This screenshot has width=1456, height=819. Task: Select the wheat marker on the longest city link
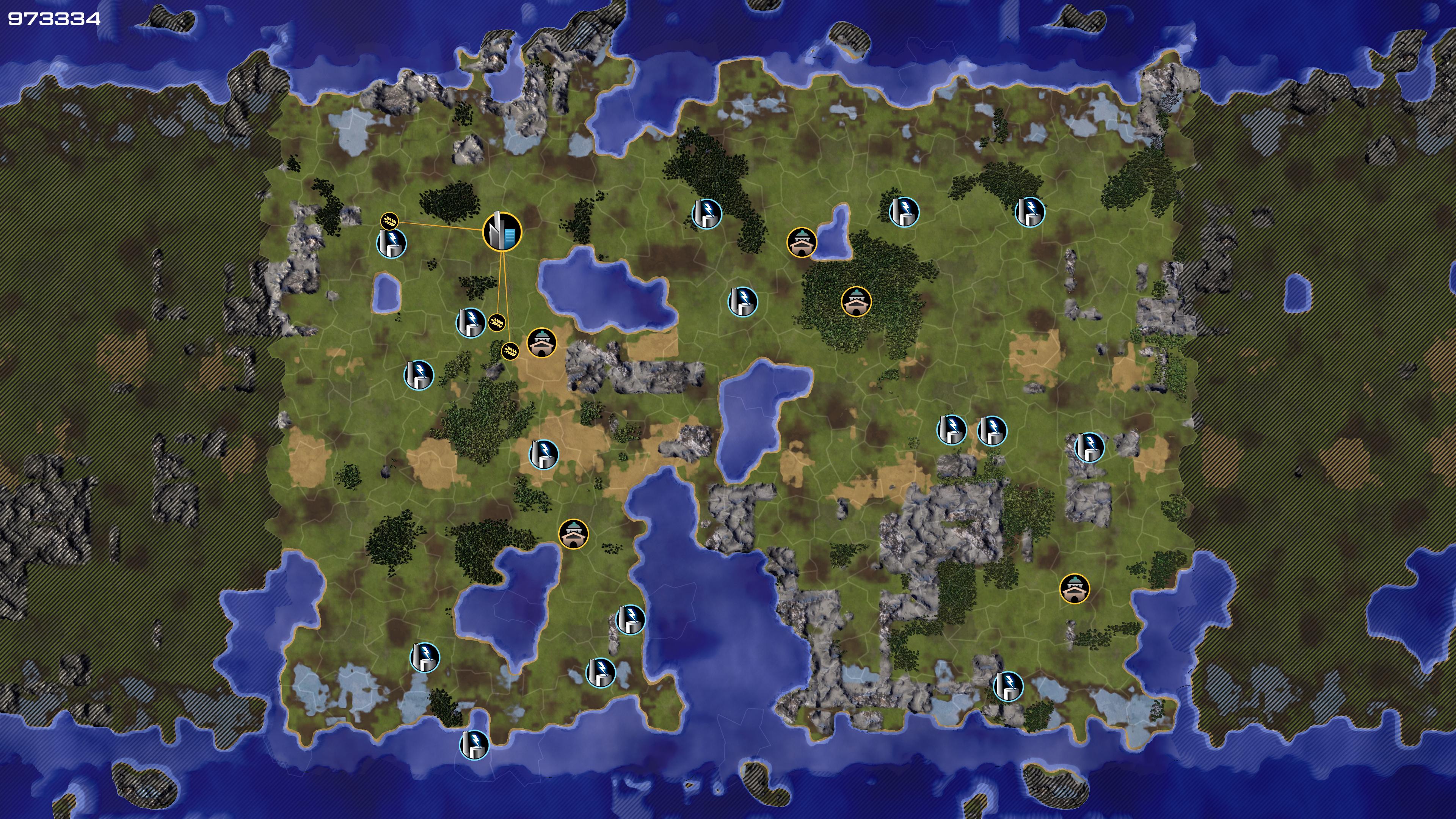pyautogui.click(x=510, y=351)
